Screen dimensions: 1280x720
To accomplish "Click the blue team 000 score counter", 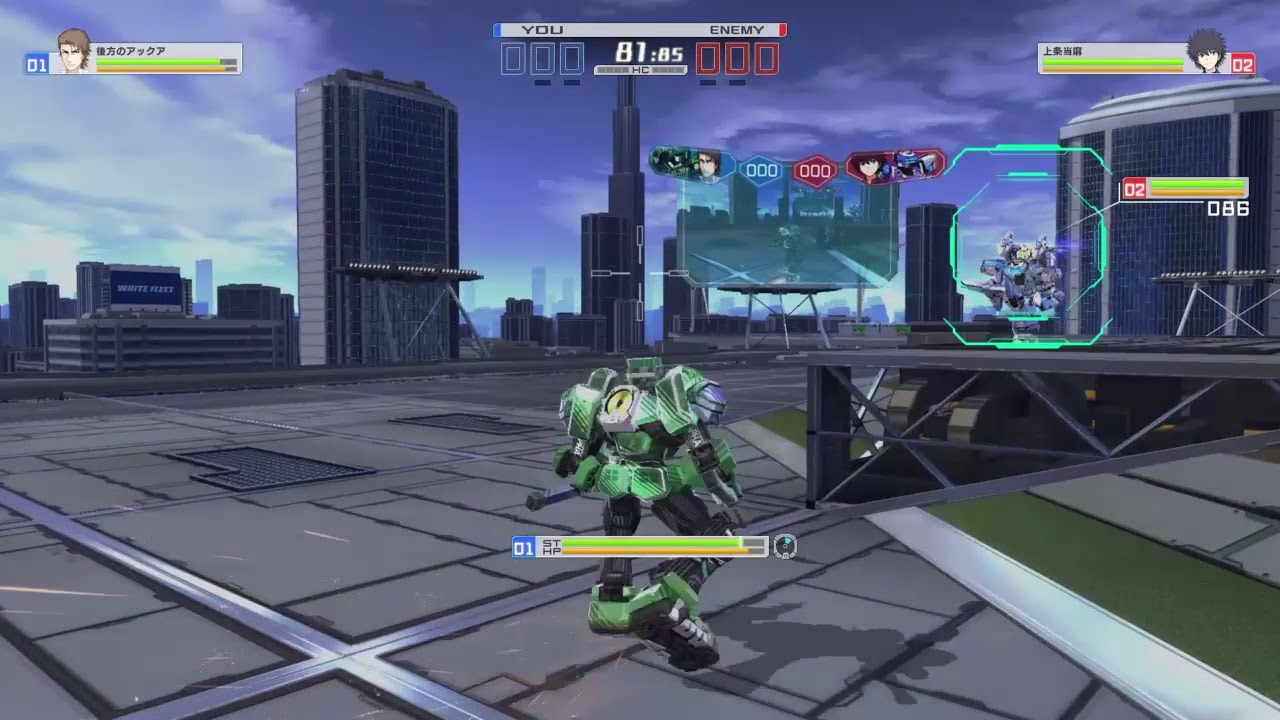I will 762,169.
